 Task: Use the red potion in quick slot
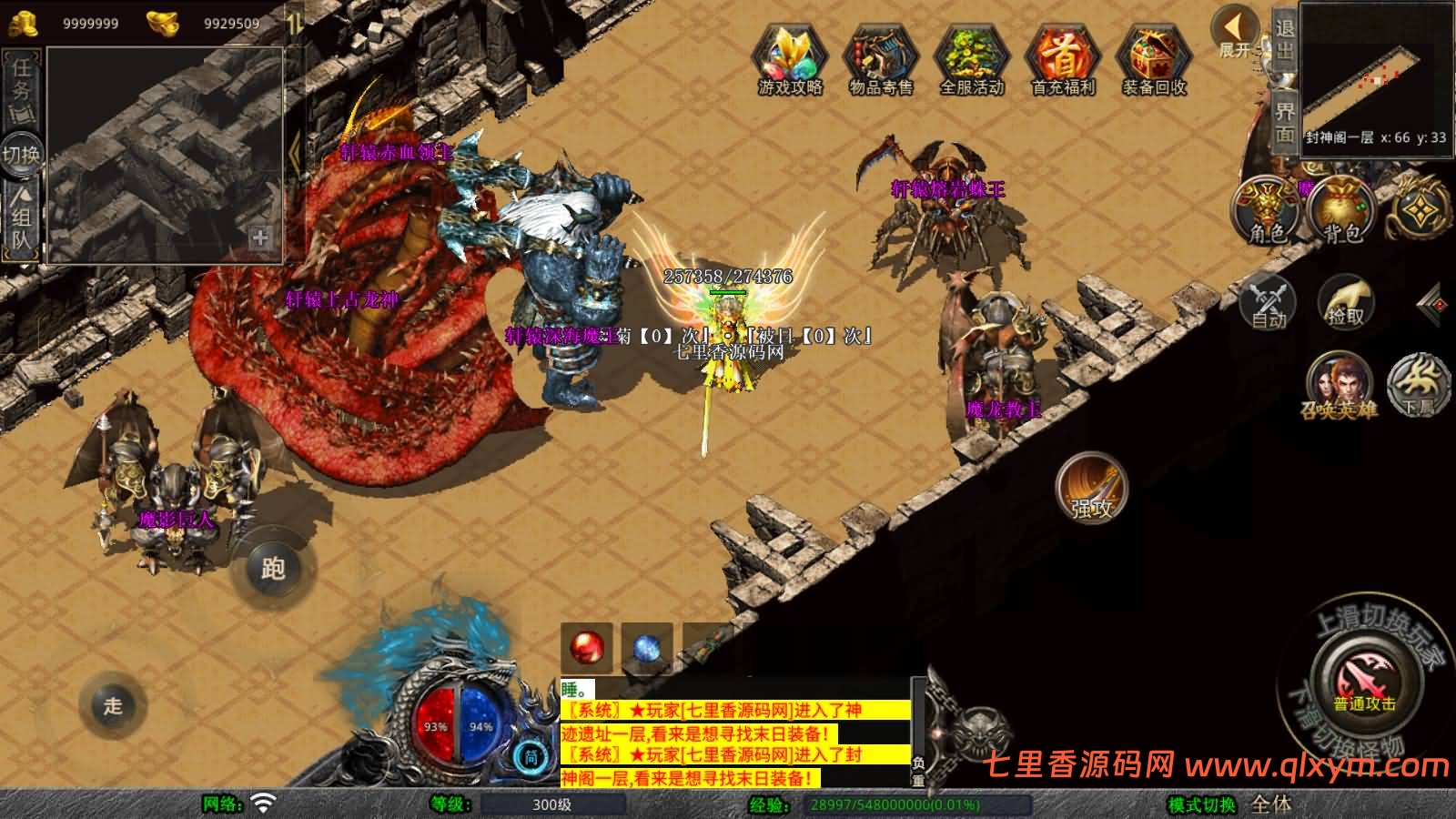click(584, 644)
